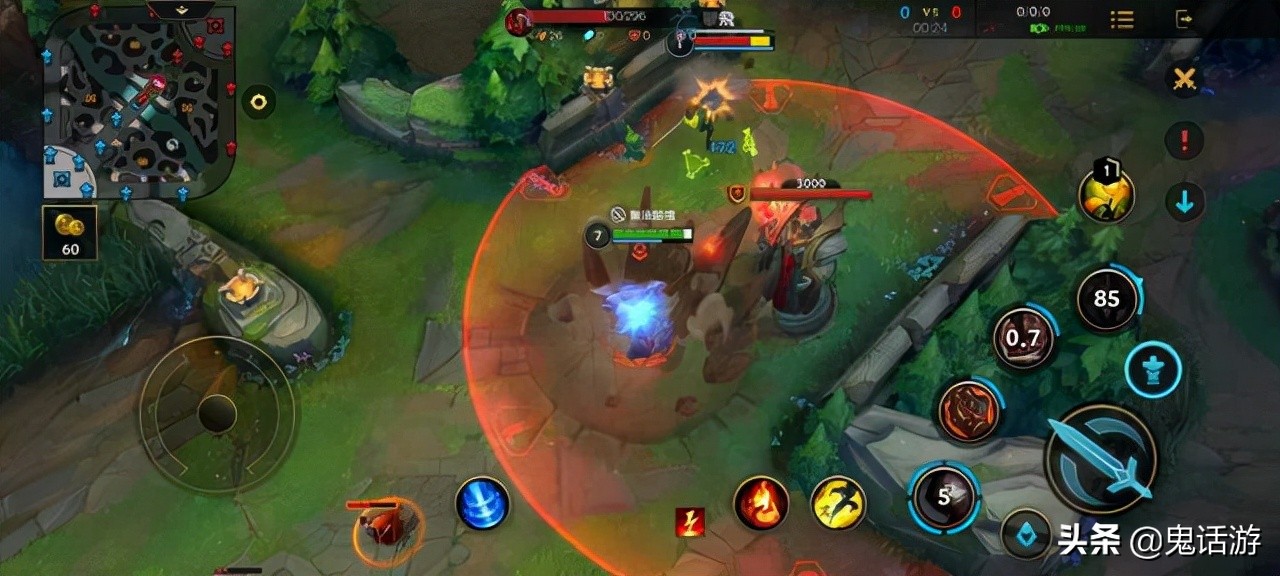This screenshot has width=1280, height=576.
Task: Click the minimap in the corner
Action: pyautogui.click(x=138, y=100)
